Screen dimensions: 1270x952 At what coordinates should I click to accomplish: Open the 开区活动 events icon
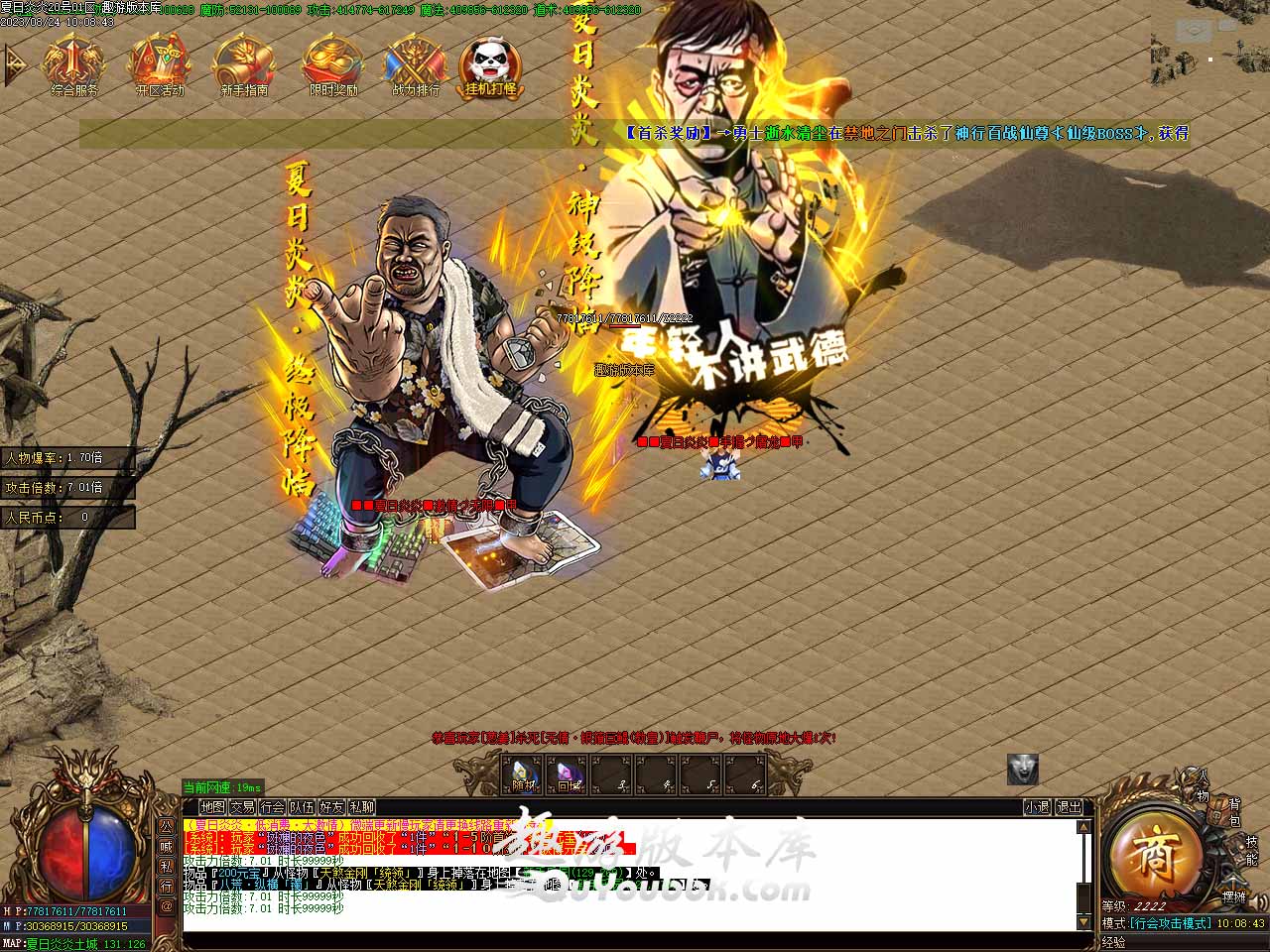[x=159, y=65]
